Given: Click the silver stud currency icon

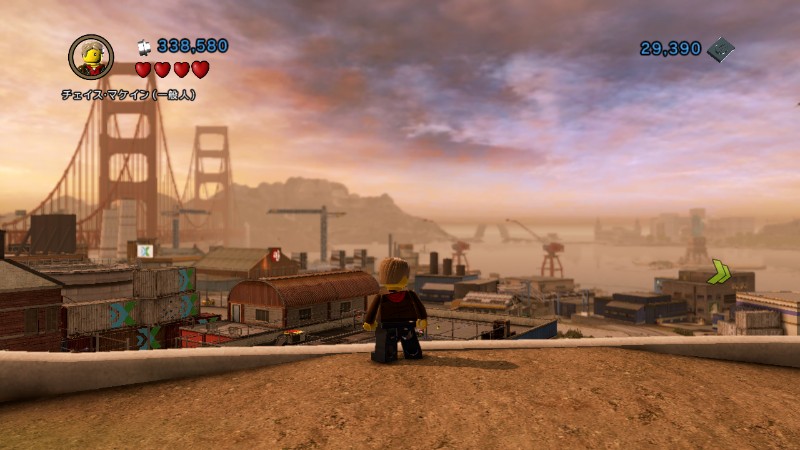Looking at the screenshot, I should [x=144, y=46].
